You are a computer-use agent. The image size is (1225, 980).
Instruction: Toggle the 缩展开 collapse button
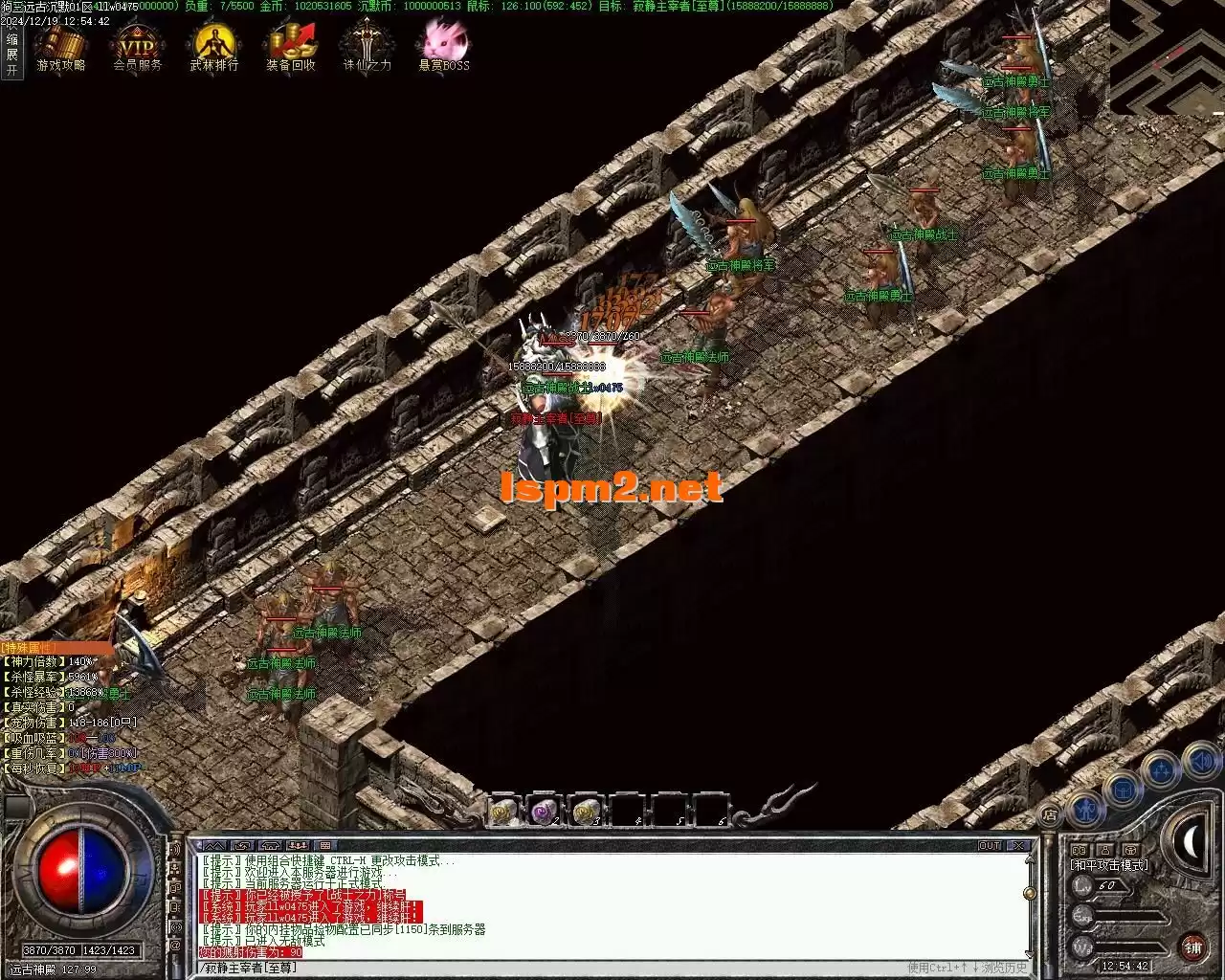[11, 55]
